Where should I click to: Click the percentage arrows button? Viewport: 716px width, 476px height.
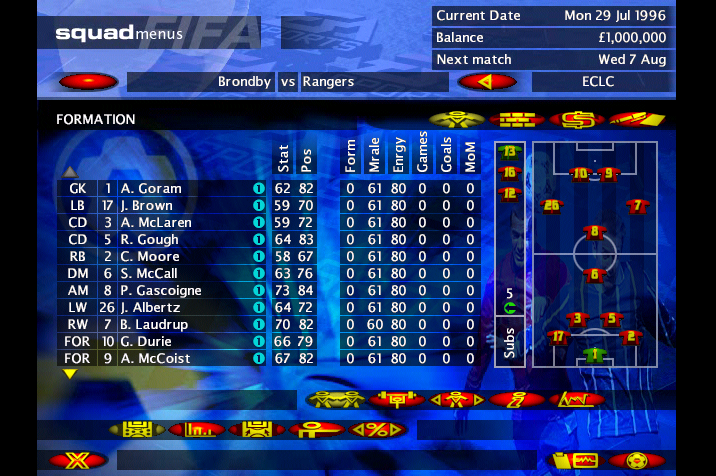pyautogui.click(x=378, y=429)
